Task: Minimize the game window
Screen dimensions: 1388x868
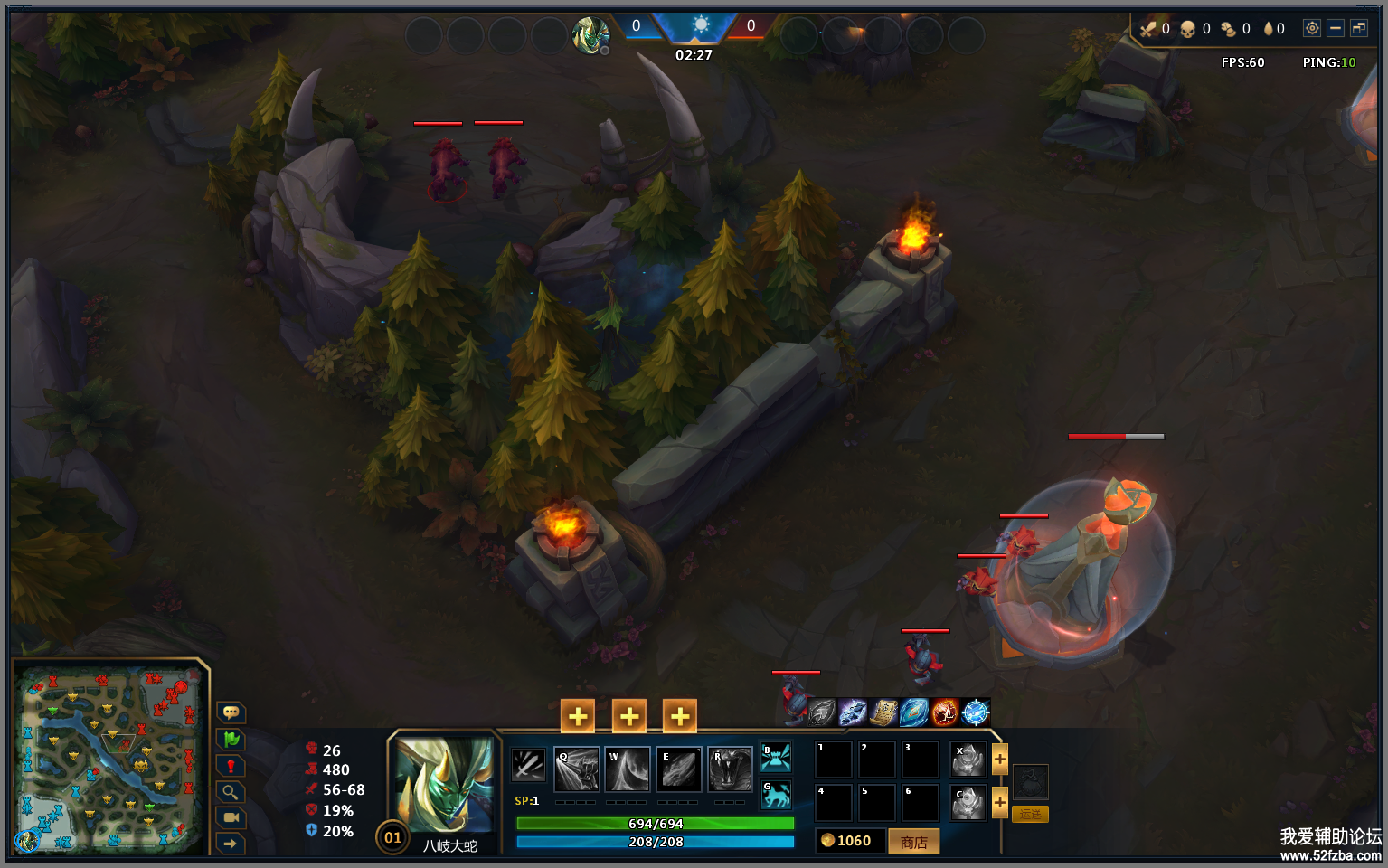Action: [x=1335, y=28]
